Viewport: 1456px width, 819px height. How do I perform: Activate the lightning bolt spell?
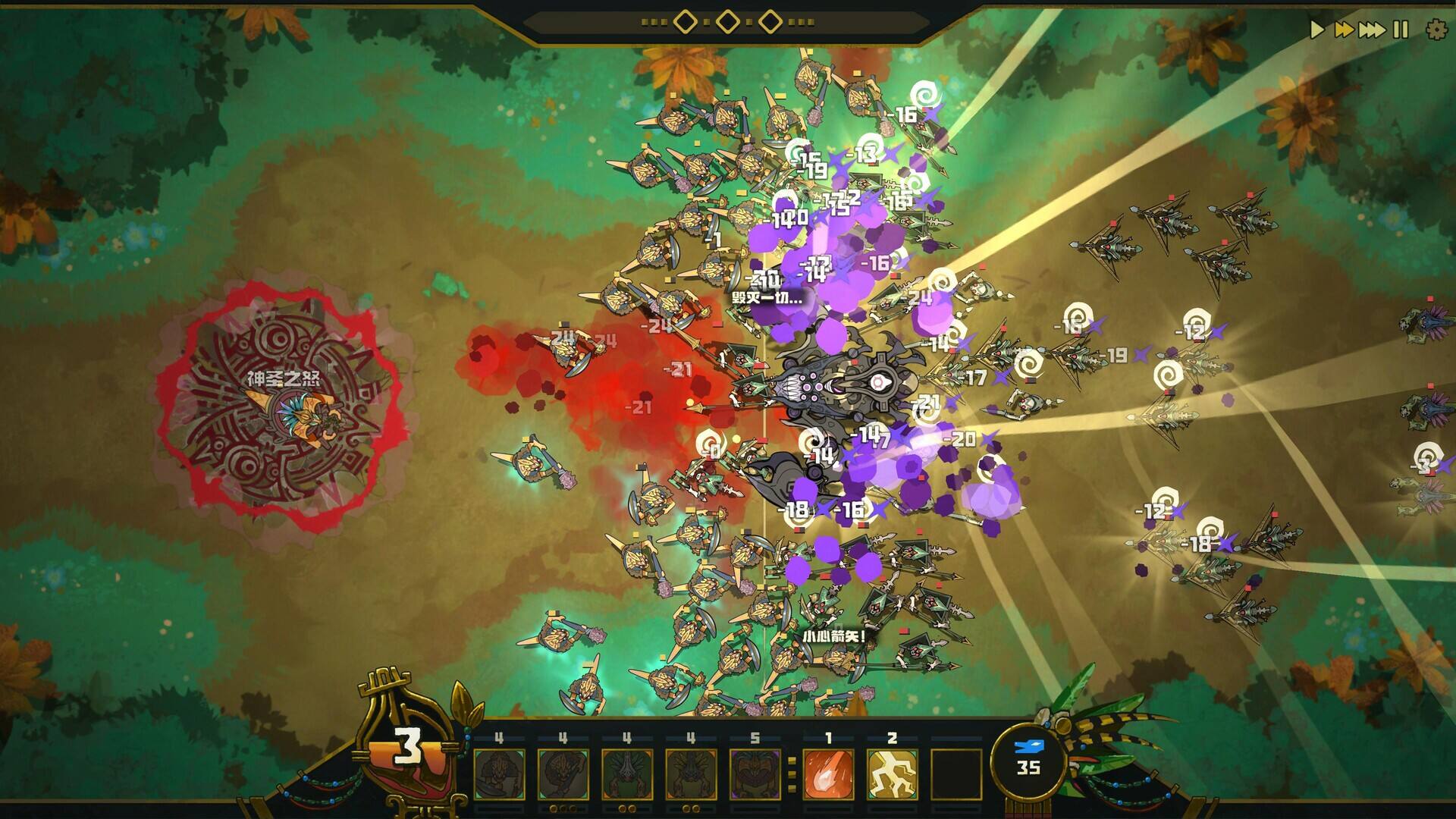coord(892,773)
